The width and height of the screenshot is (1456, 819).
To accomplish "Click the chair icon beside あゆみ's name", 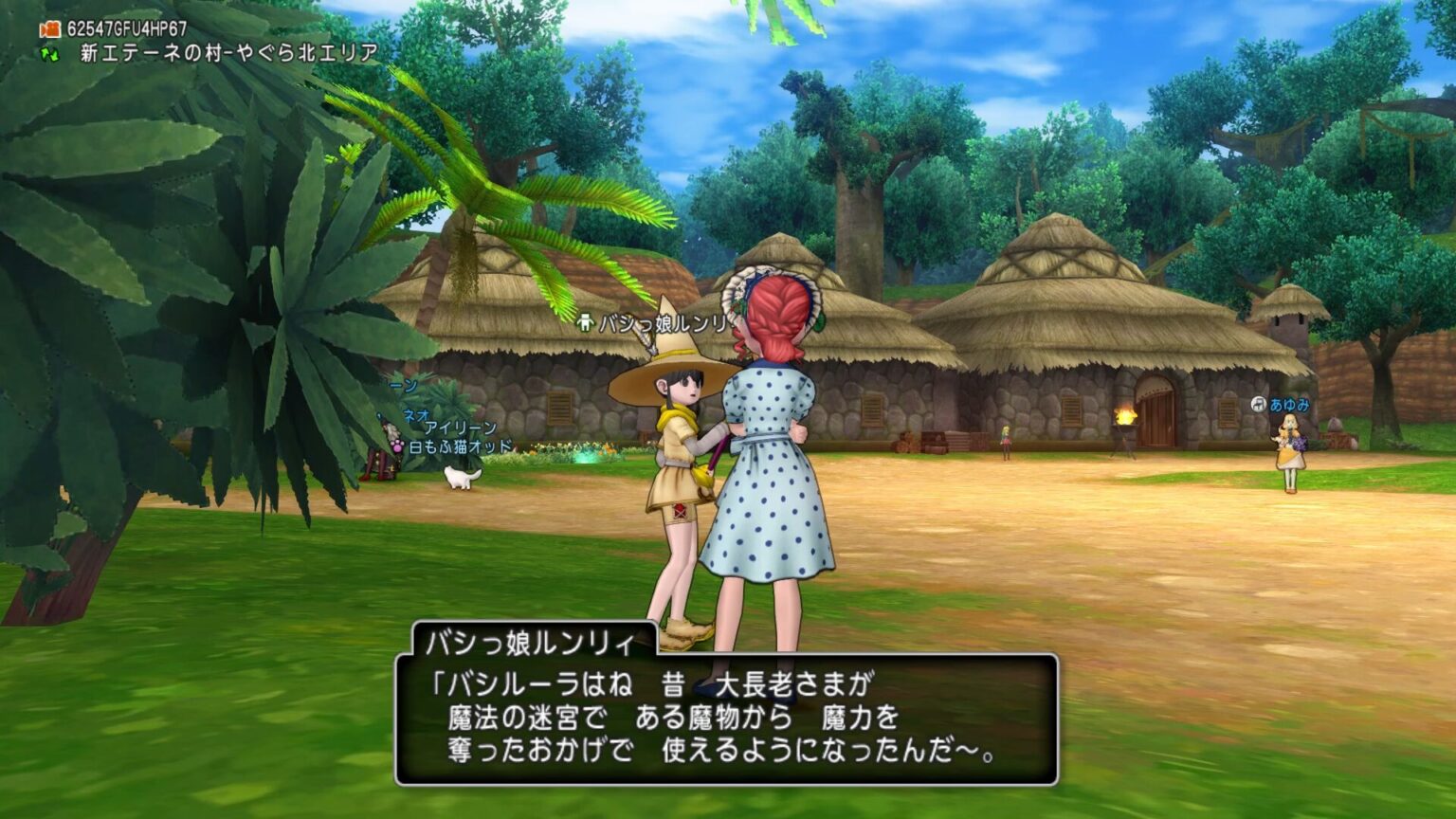I will click(1259, 404).
